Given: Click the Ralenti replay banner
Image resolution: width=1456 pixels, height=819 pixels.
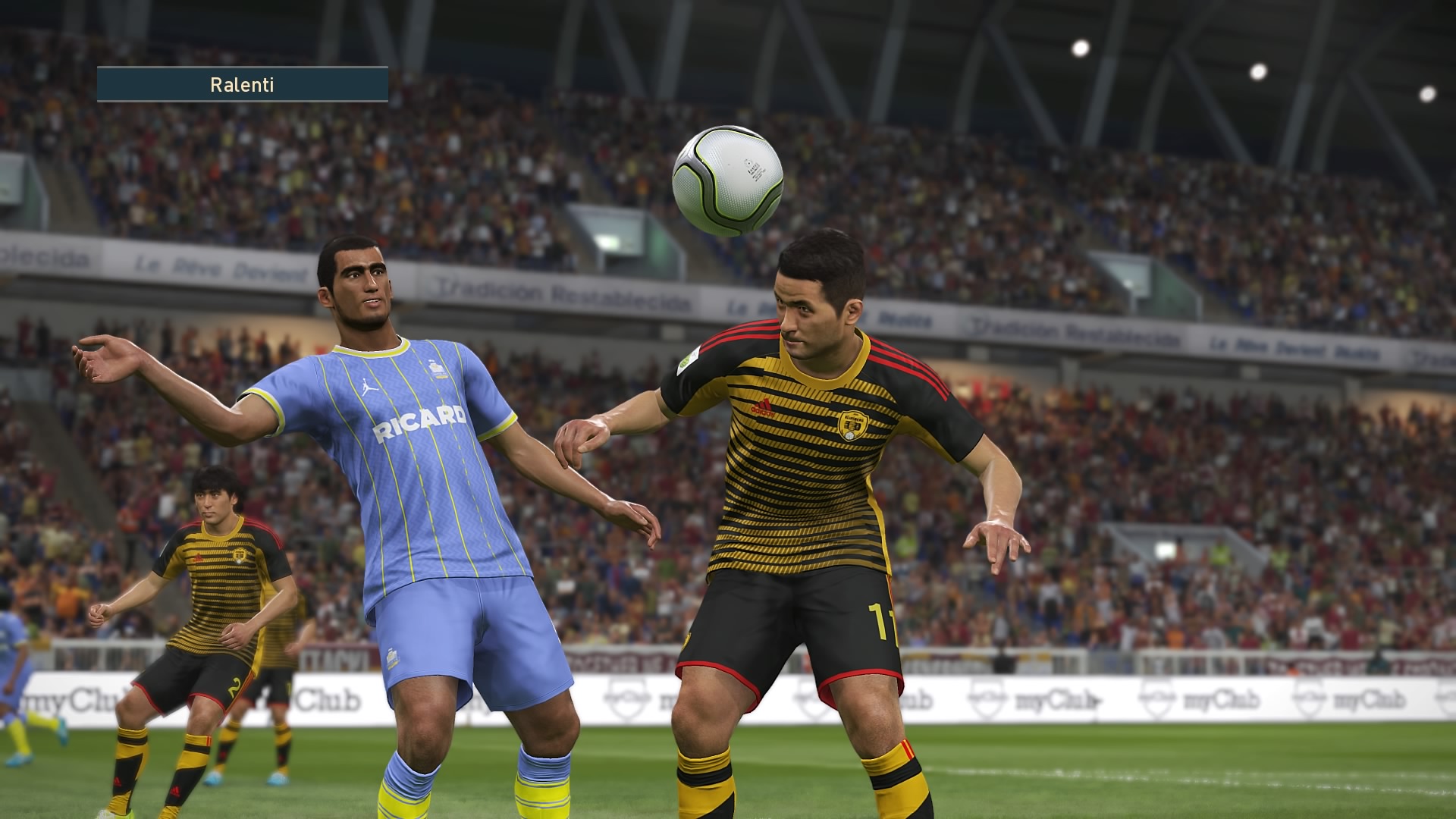Looking at the screenshot, I should (242, 84).
